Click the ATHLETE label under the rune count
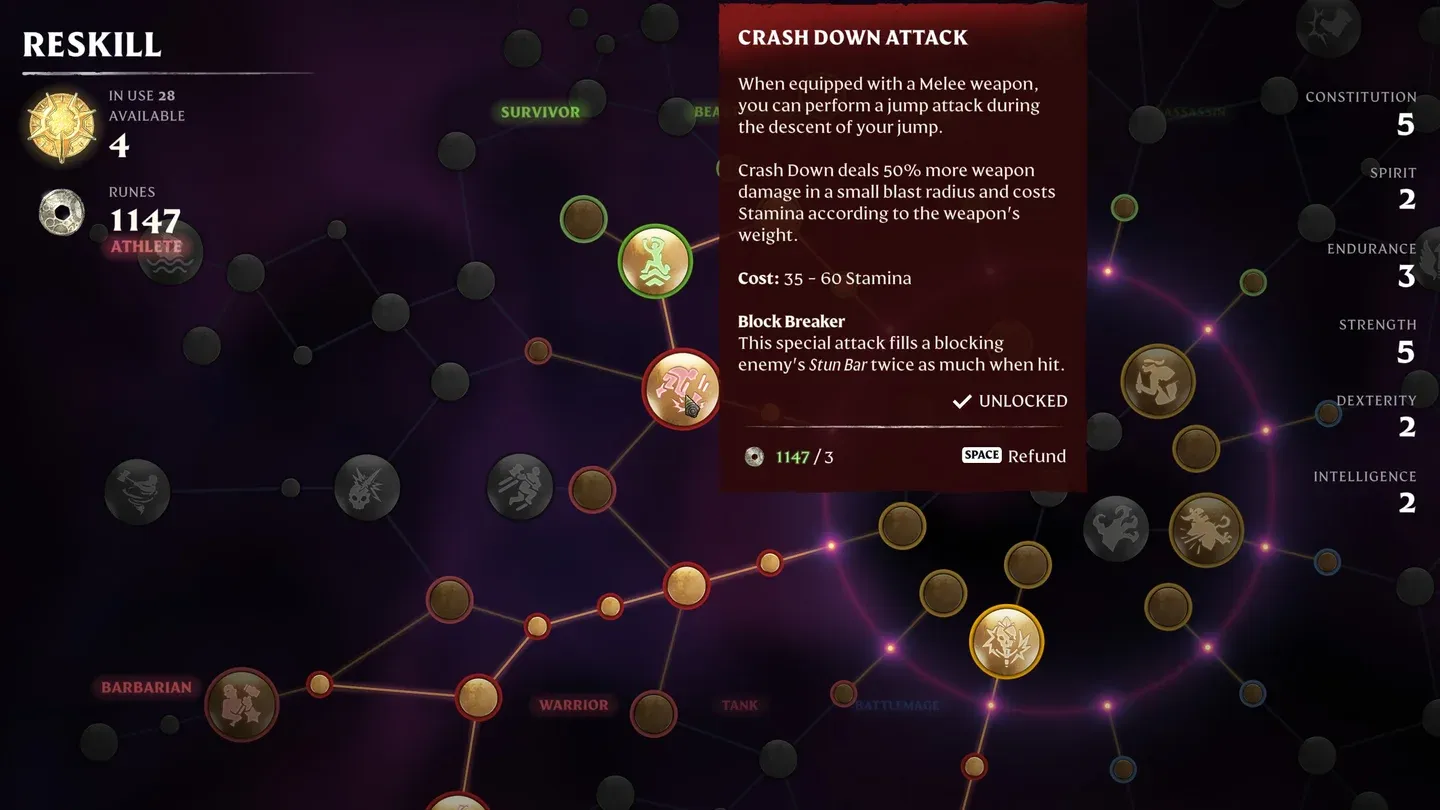The height and width of the screenshot is (810, 1440). point(146,246)
